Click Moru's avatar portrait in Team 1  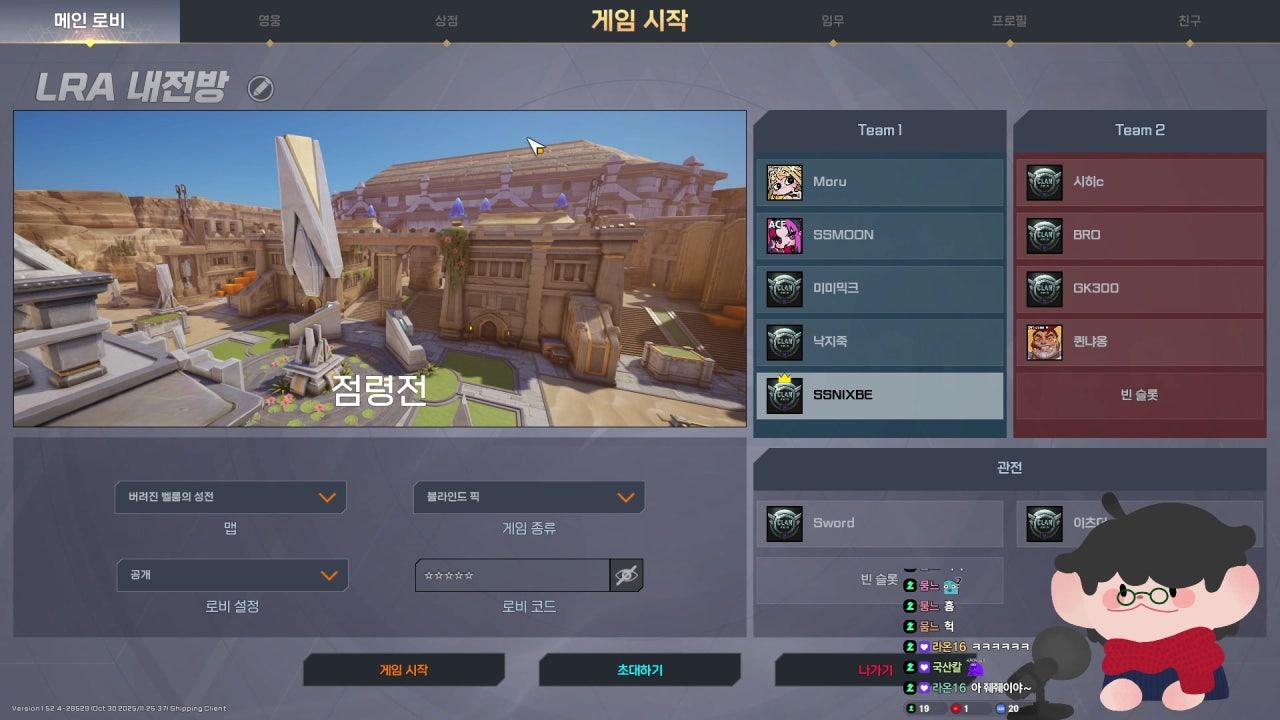(784, 181)
